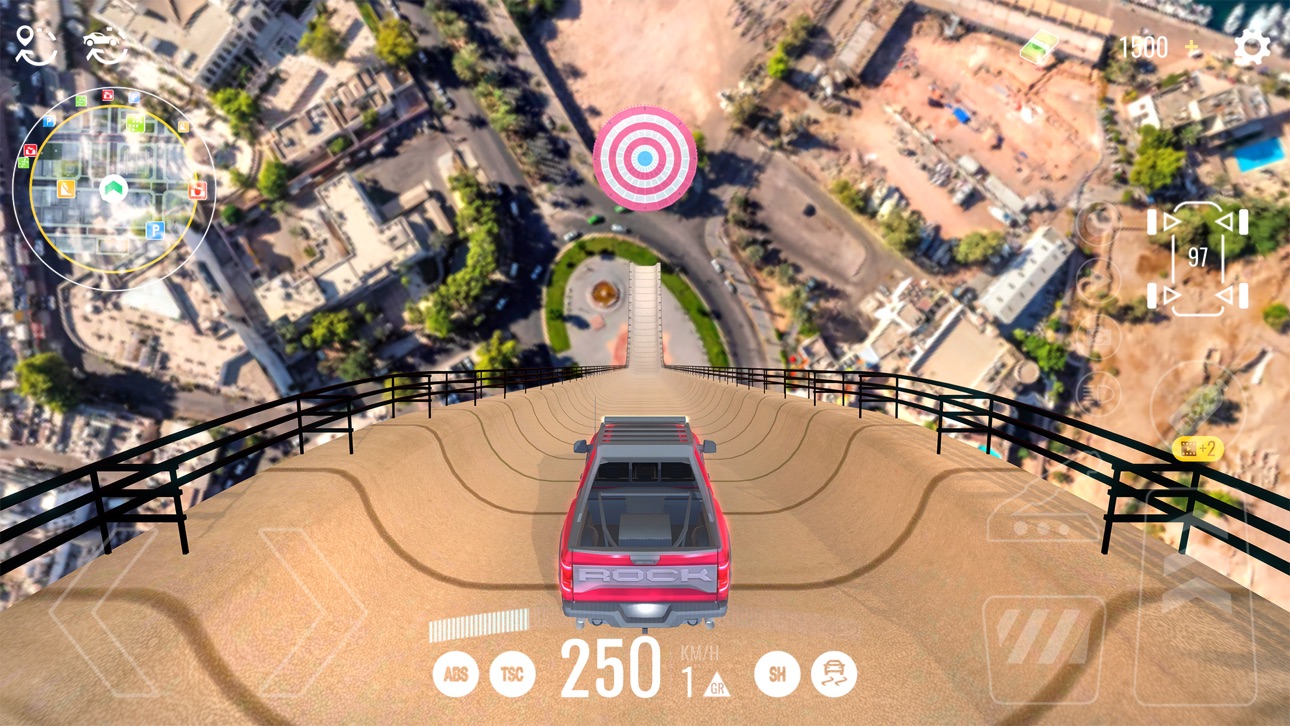The height and width of the screenshot is (726, 1290).
Task: Click the red garage icon on the minimap
Action: click(199, 190)
